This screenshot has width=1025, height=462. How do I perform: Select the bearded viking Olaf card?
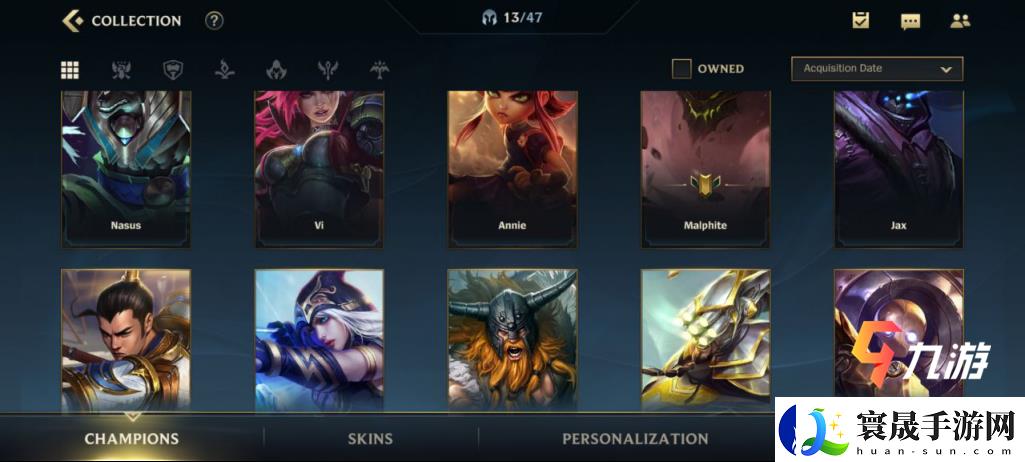click(x=512, y=340)
